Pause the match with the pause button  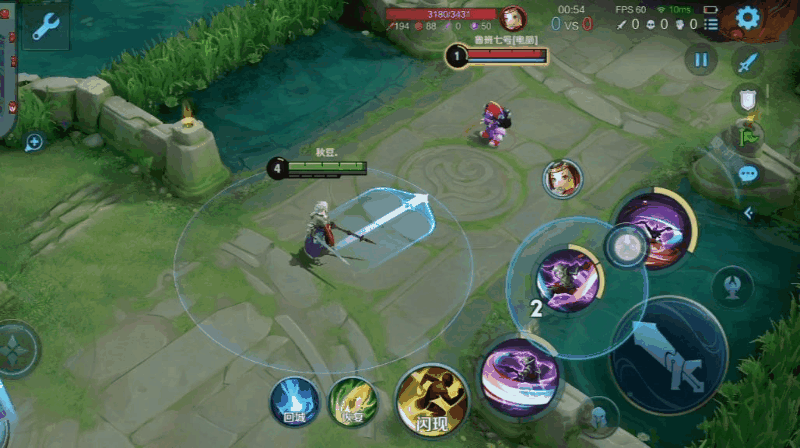coord(701,60)
